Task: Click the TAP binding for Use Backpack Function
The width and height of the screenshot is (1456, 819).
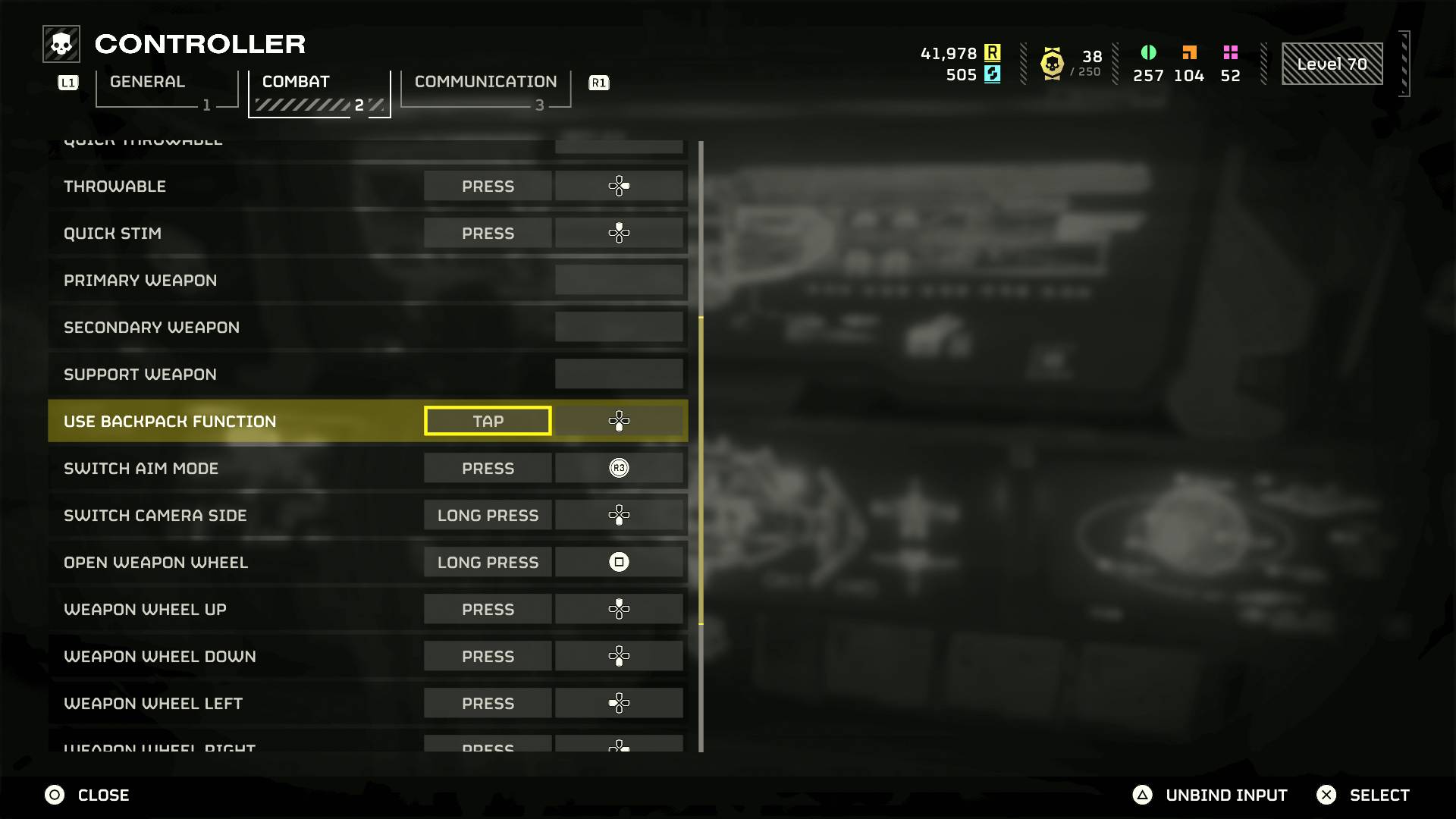Action: click(488, 420)
